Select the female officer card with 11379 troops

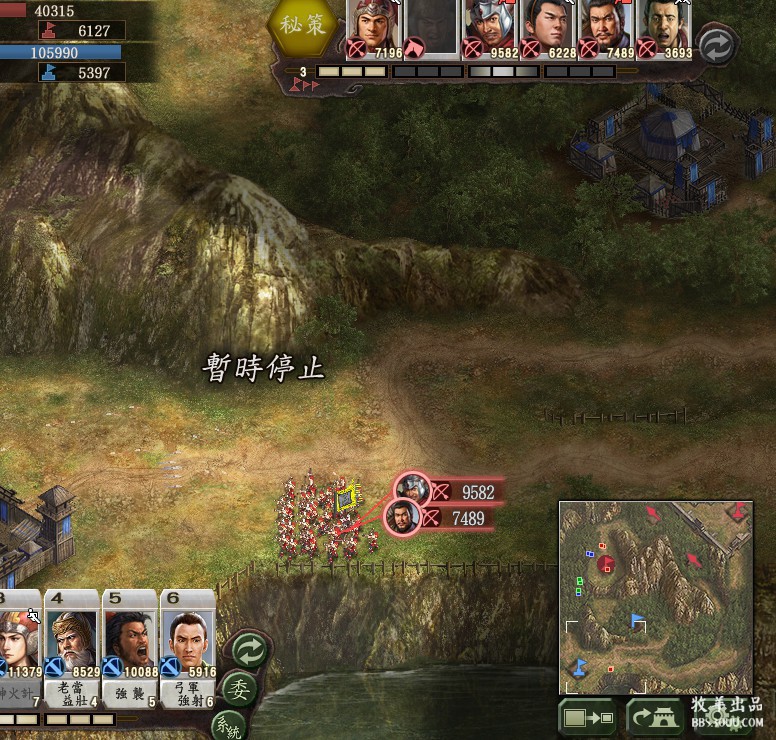tap(19, 647)
